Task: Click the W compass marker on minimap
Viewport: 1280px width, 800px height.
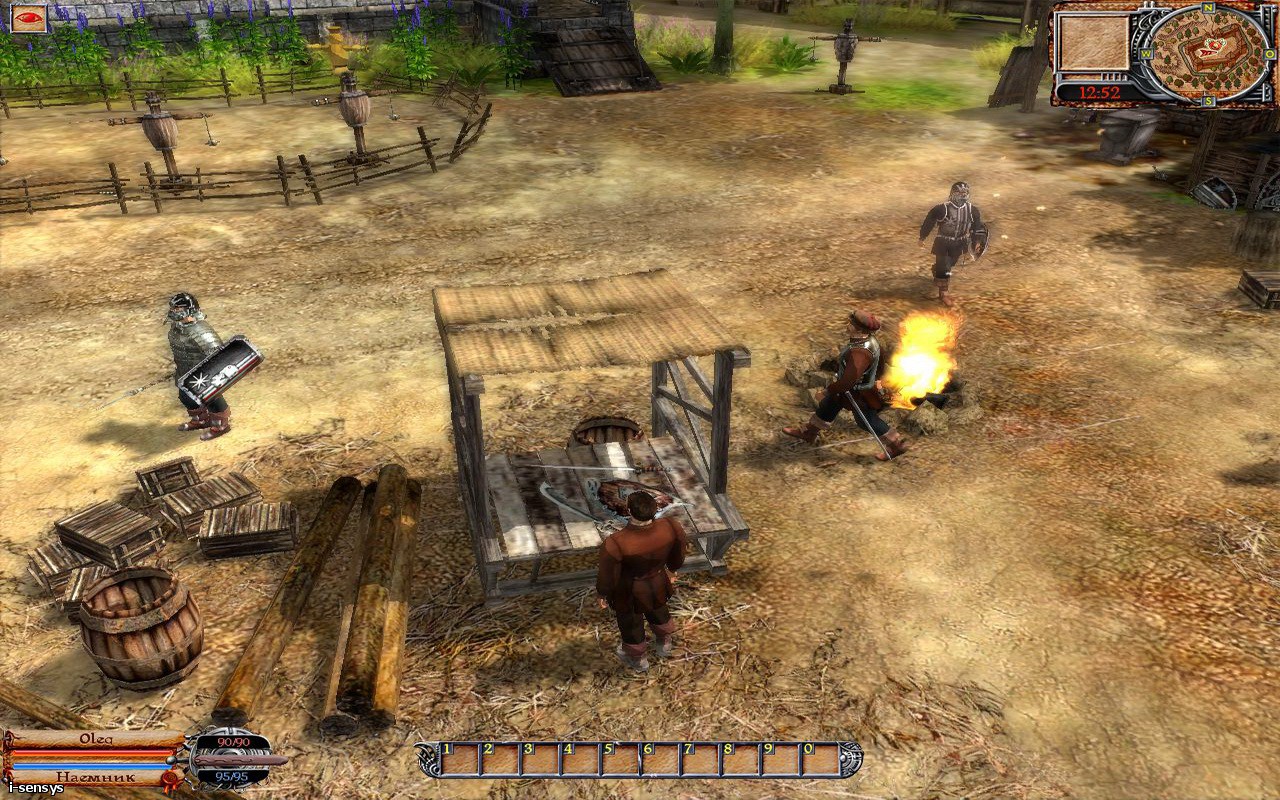Action: click(1146, 53)
